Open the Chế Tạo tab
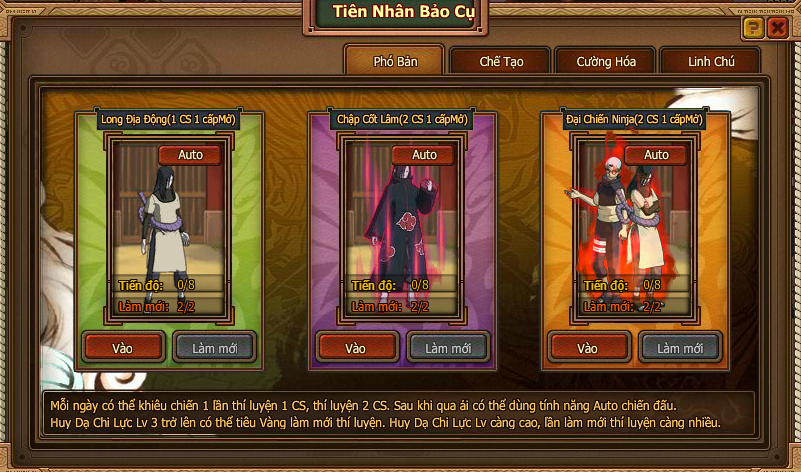Image resolution: width=801 pixels, height=472 pixels. (501, 61)
